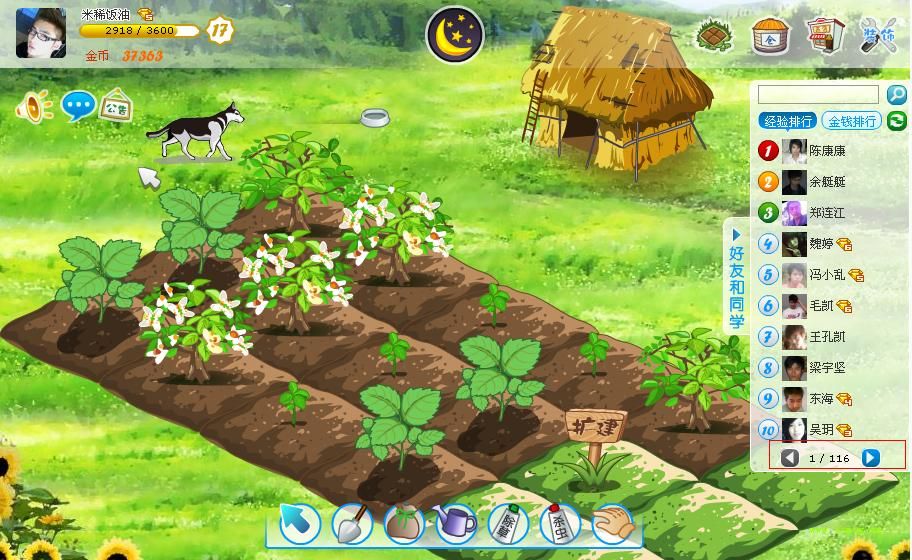Activate the harvesting hand tool
Screen dimensions: 912x560
click(613, 523)
